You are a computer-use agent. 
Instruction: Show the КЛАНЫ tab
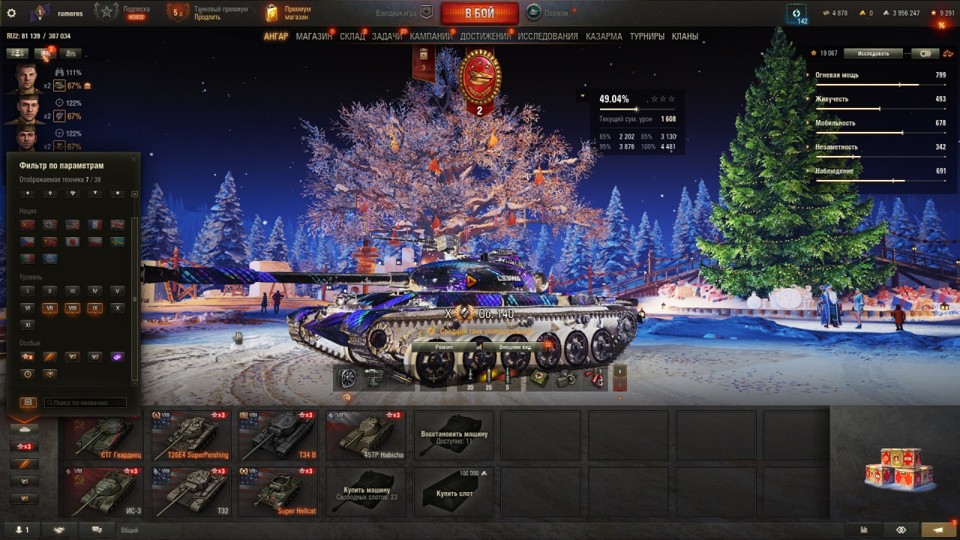(x=685, y=37)
